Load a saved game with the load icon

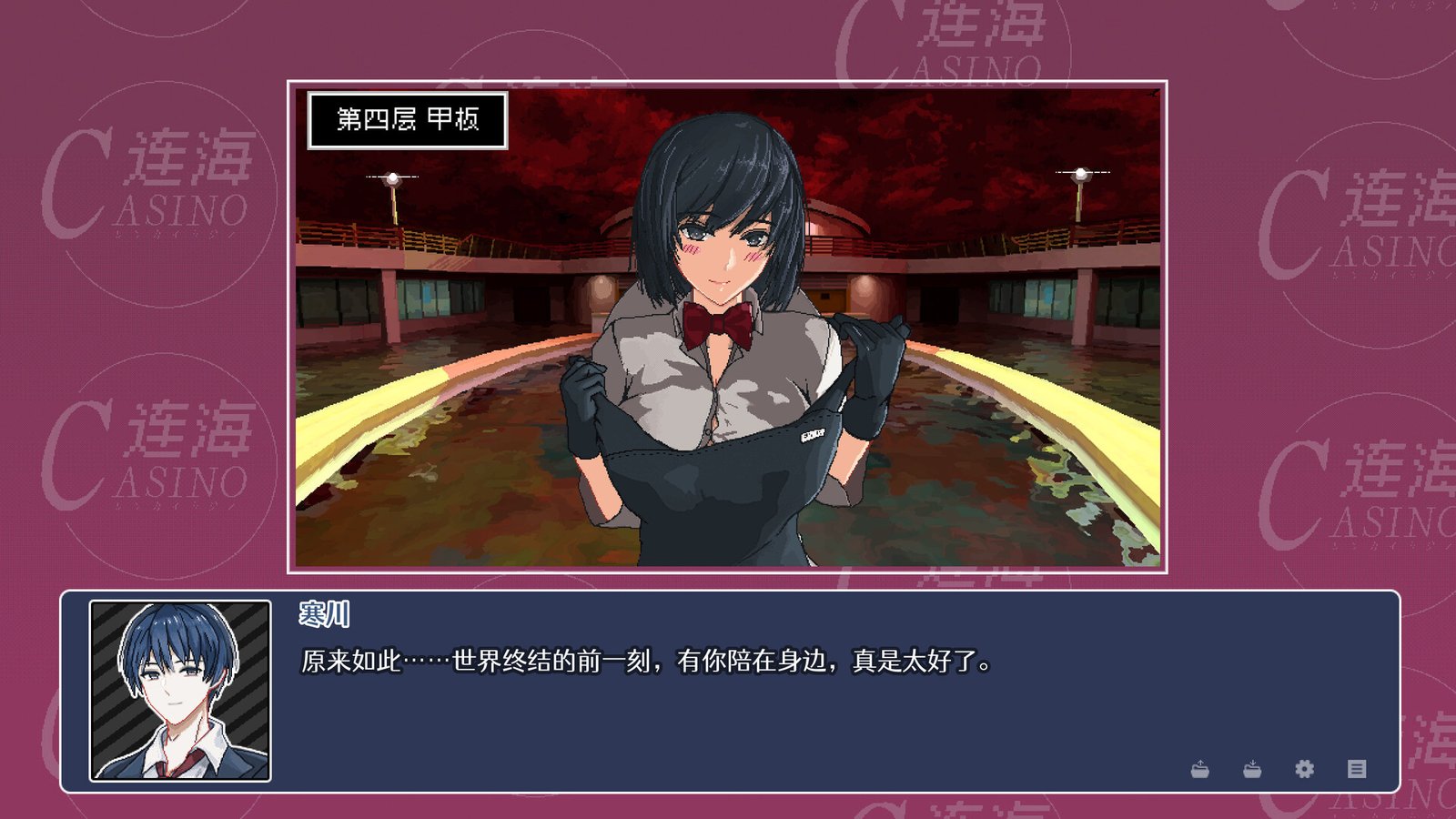(1252, 769)
